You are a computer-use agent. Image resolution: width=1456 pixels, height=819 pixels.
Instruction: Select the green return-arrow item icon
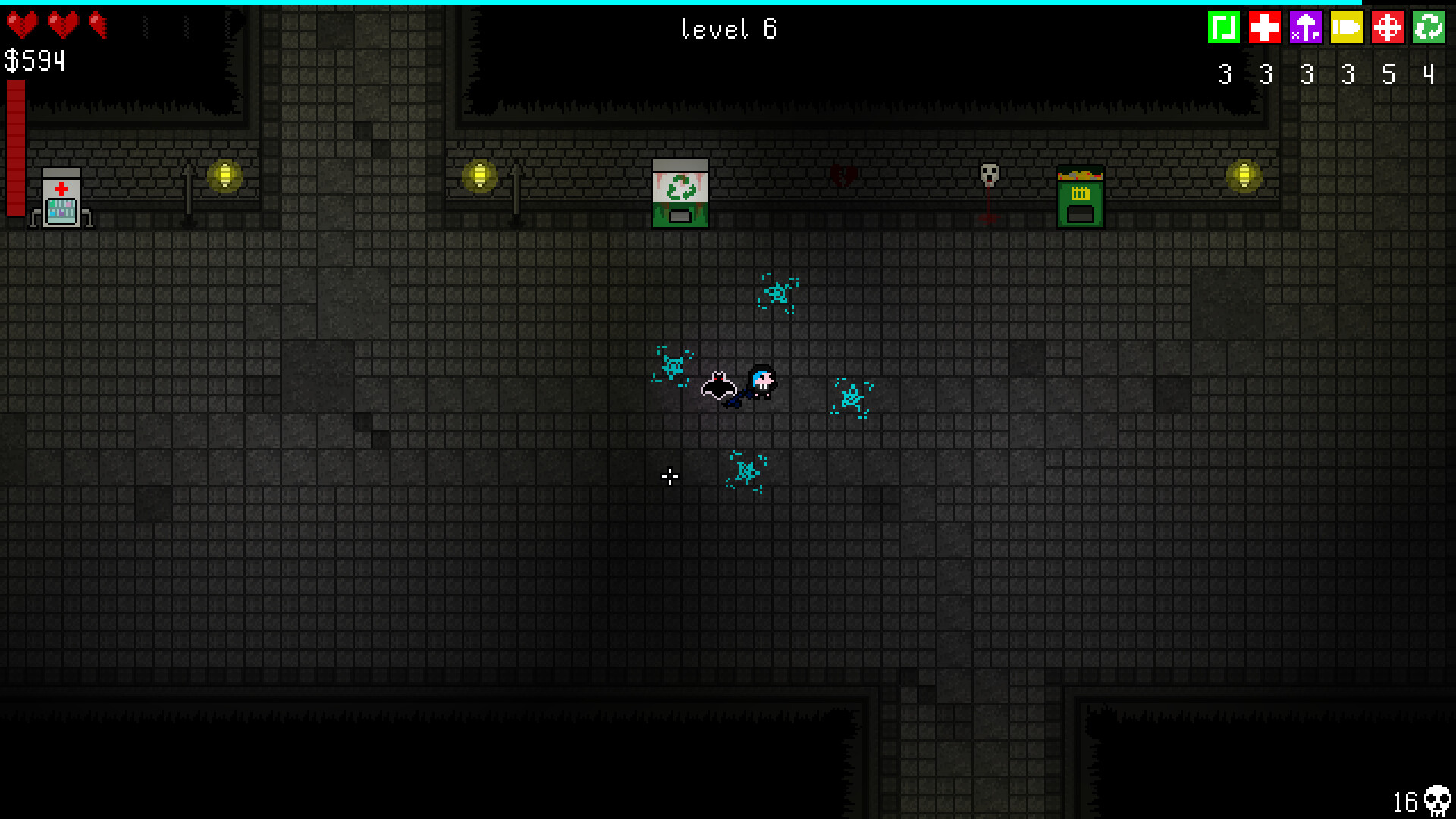pos(1224,28)
